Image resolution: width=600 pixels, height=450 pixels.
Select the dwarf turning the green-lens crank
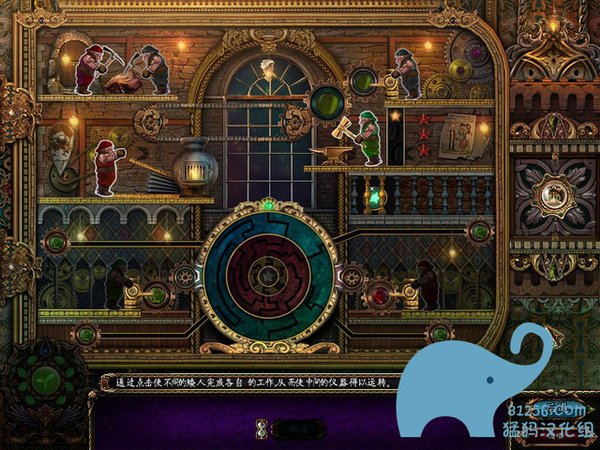coord(405,72)
